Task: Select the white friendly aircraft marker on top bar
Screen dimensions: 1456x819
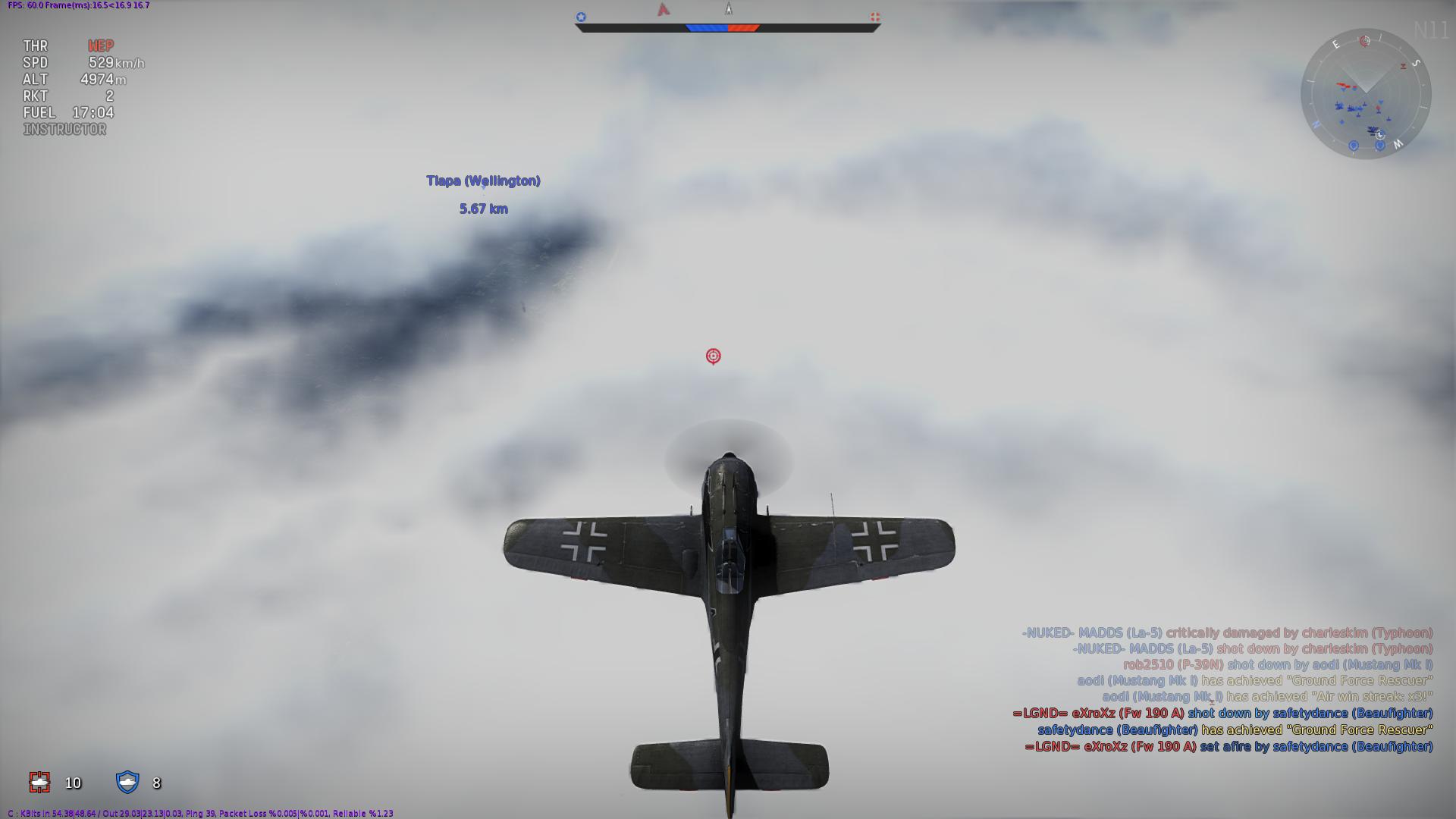Action: (x=729, y=9)
